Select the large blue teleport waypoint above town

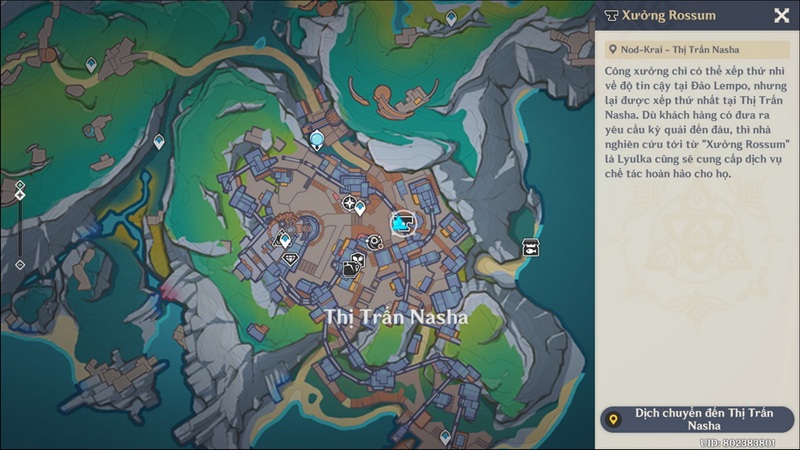[318, 140]
